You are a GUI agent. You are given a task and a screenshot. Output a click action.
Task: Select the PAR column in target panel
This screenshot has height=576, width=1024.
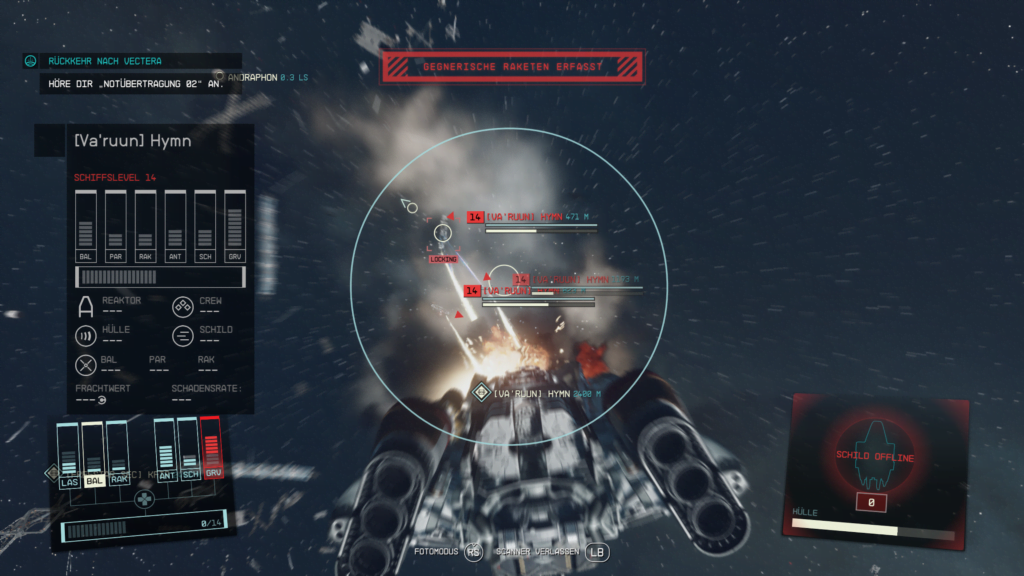coord(115,226)
